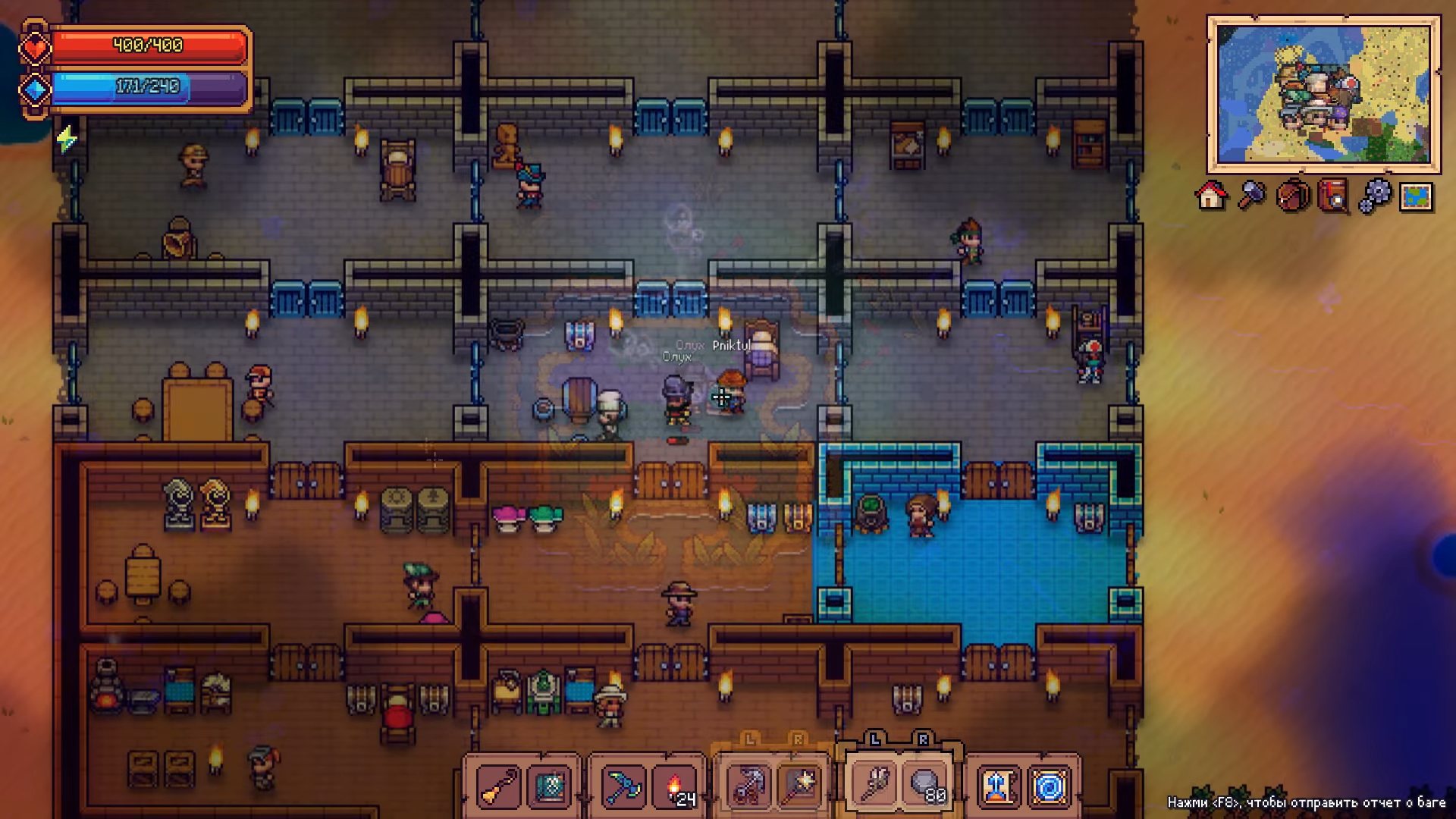Open the backpack inventory
The image size is (1456, 819).
[1293, 196]
